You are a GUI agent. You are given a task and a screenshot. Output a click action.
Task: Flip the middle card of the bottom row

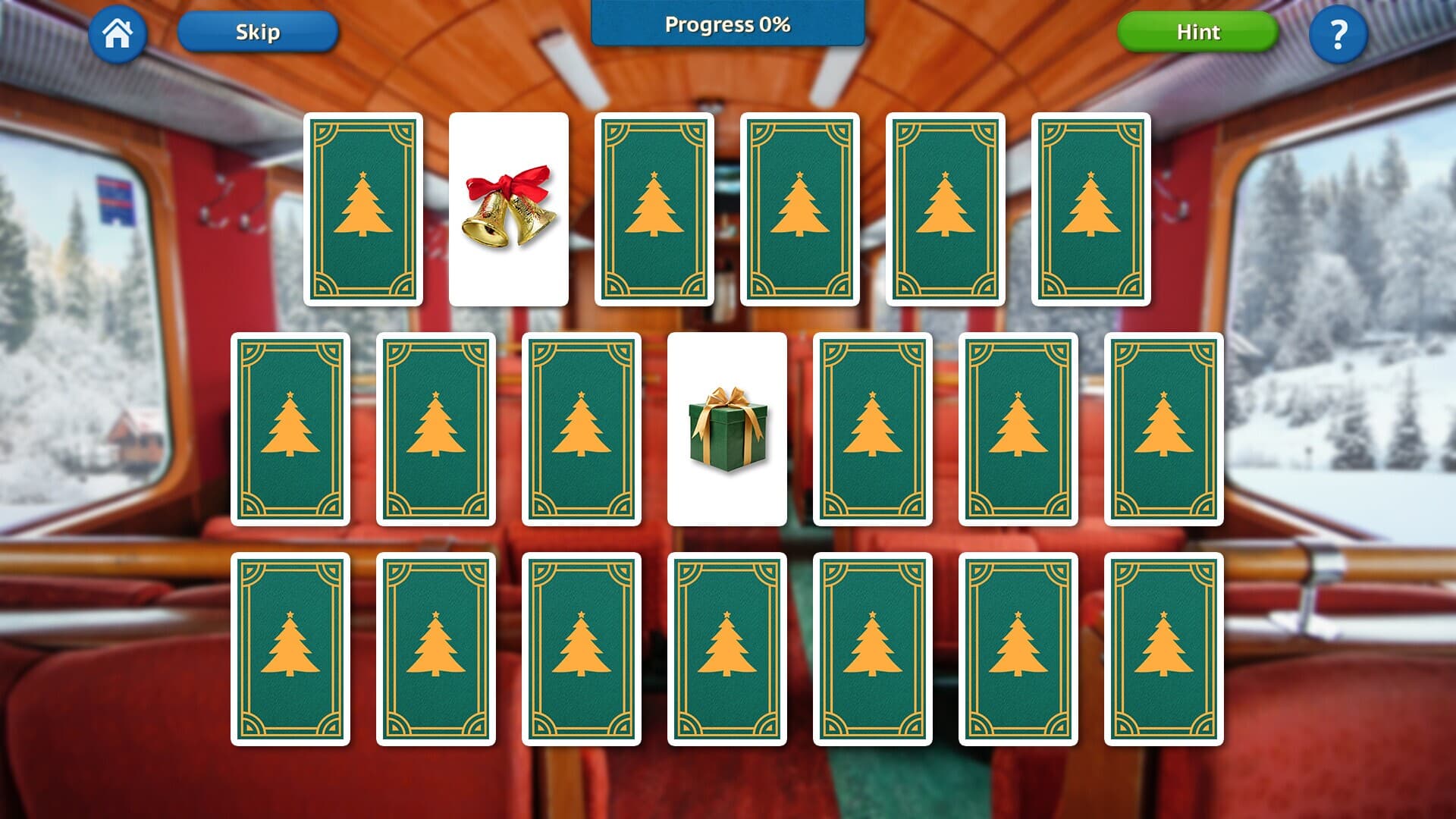point(728,648)
